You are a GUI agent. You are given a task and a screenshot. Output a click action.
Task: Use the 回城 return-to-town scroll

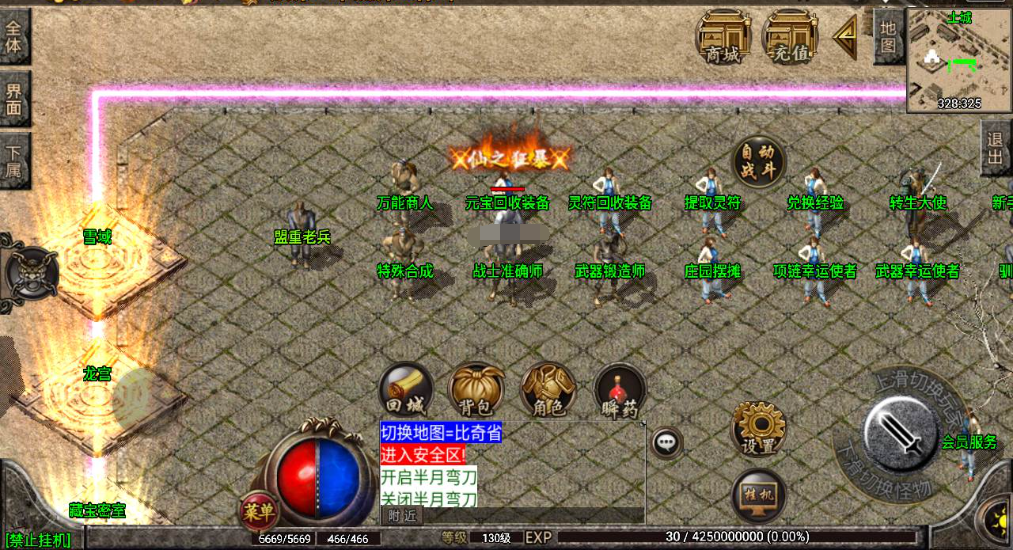(x=406, y=390)
